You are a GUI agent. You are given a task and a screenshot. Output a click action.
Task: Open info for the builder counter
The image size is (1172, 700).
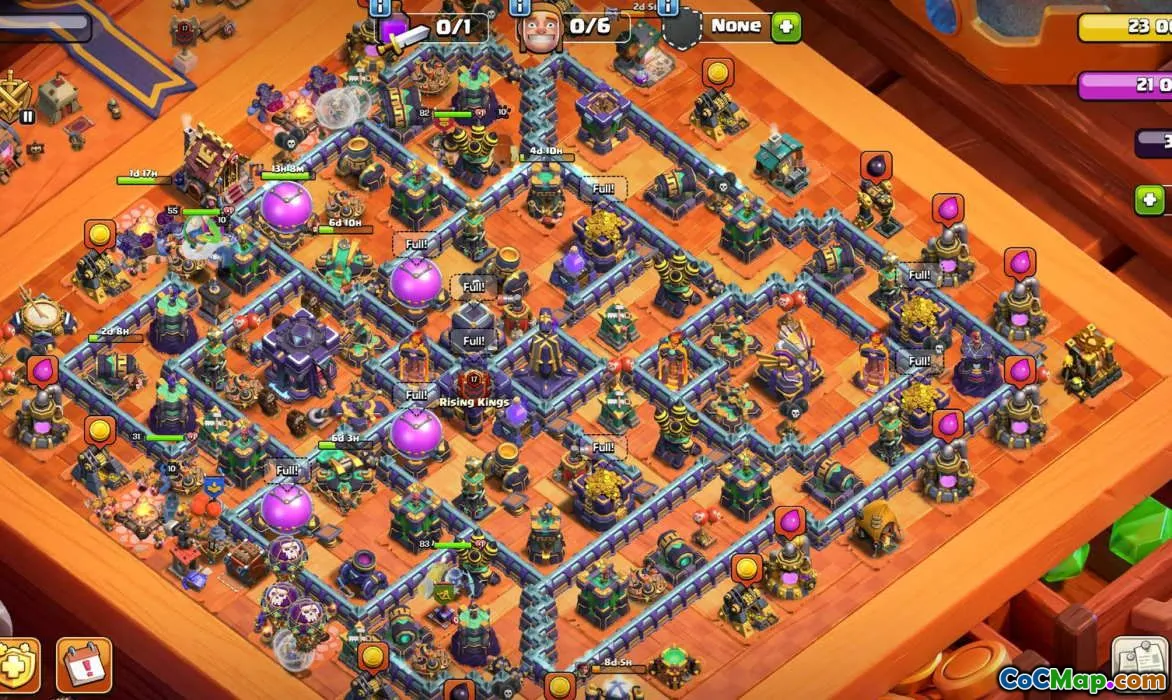click(521, 8)
